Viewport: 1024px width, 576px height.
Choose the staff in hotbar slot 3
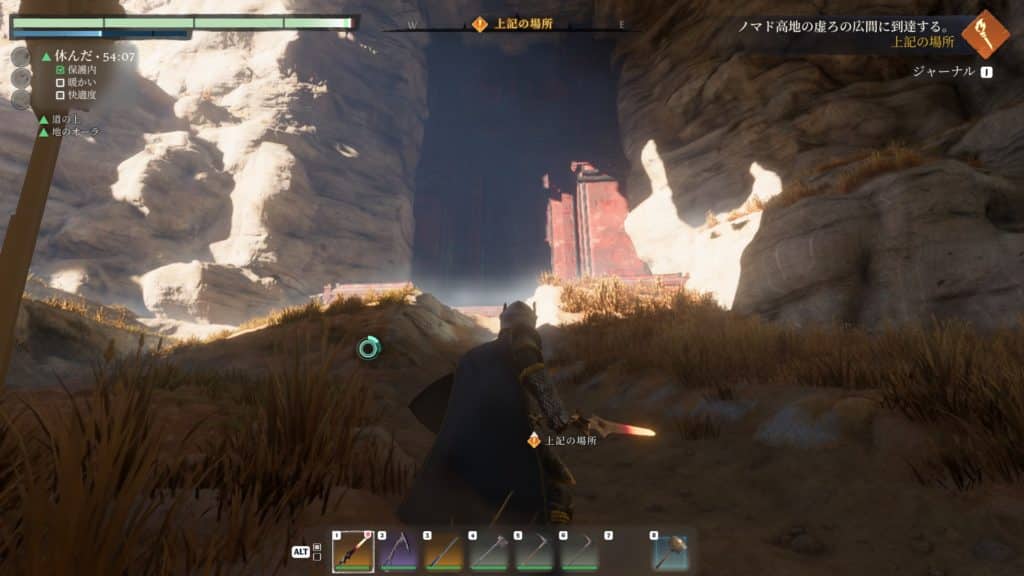[443, 551]
